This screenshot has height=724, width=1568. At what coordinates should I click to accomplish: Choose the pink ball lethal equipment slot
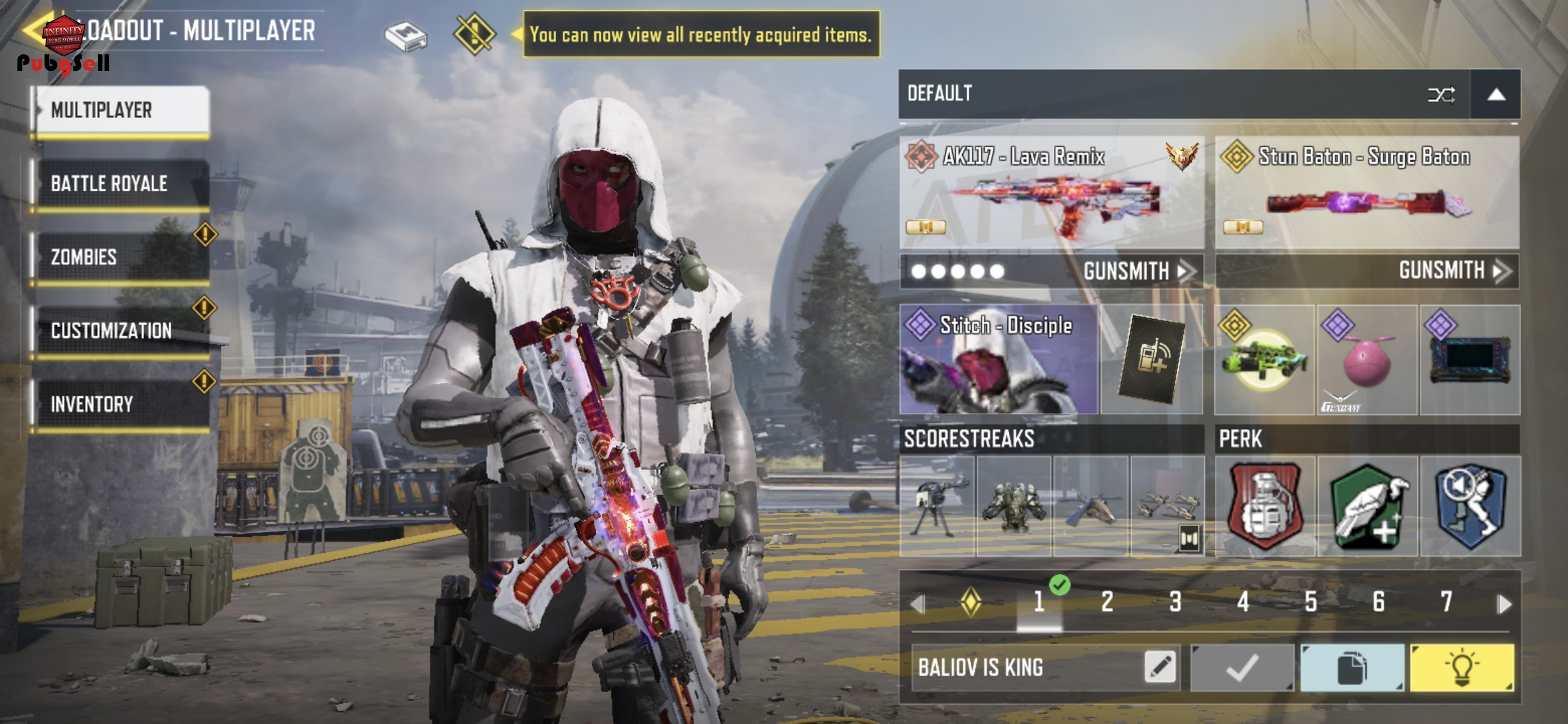point(1367,360)
